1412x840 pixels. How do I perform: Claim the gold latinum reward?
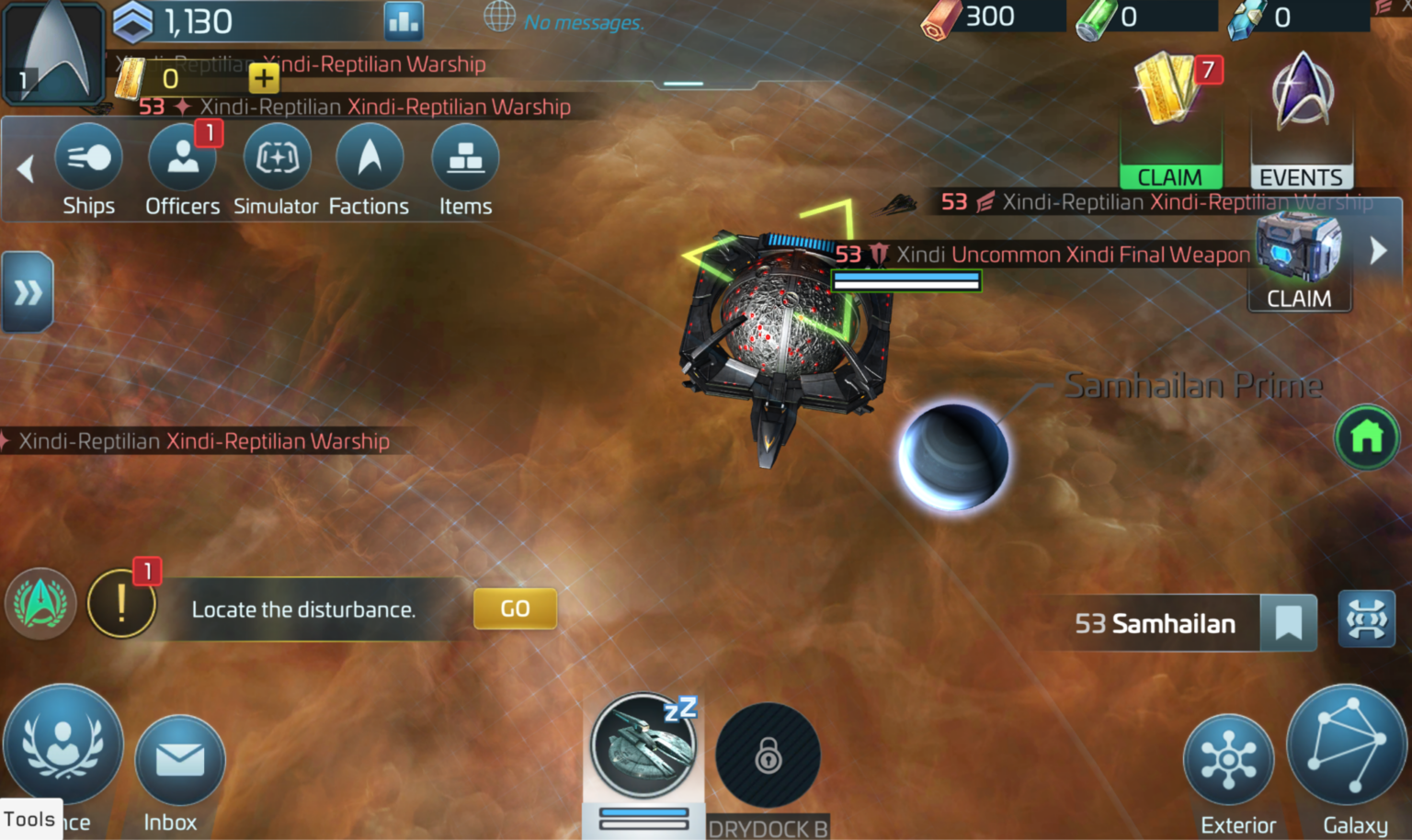1171,176
